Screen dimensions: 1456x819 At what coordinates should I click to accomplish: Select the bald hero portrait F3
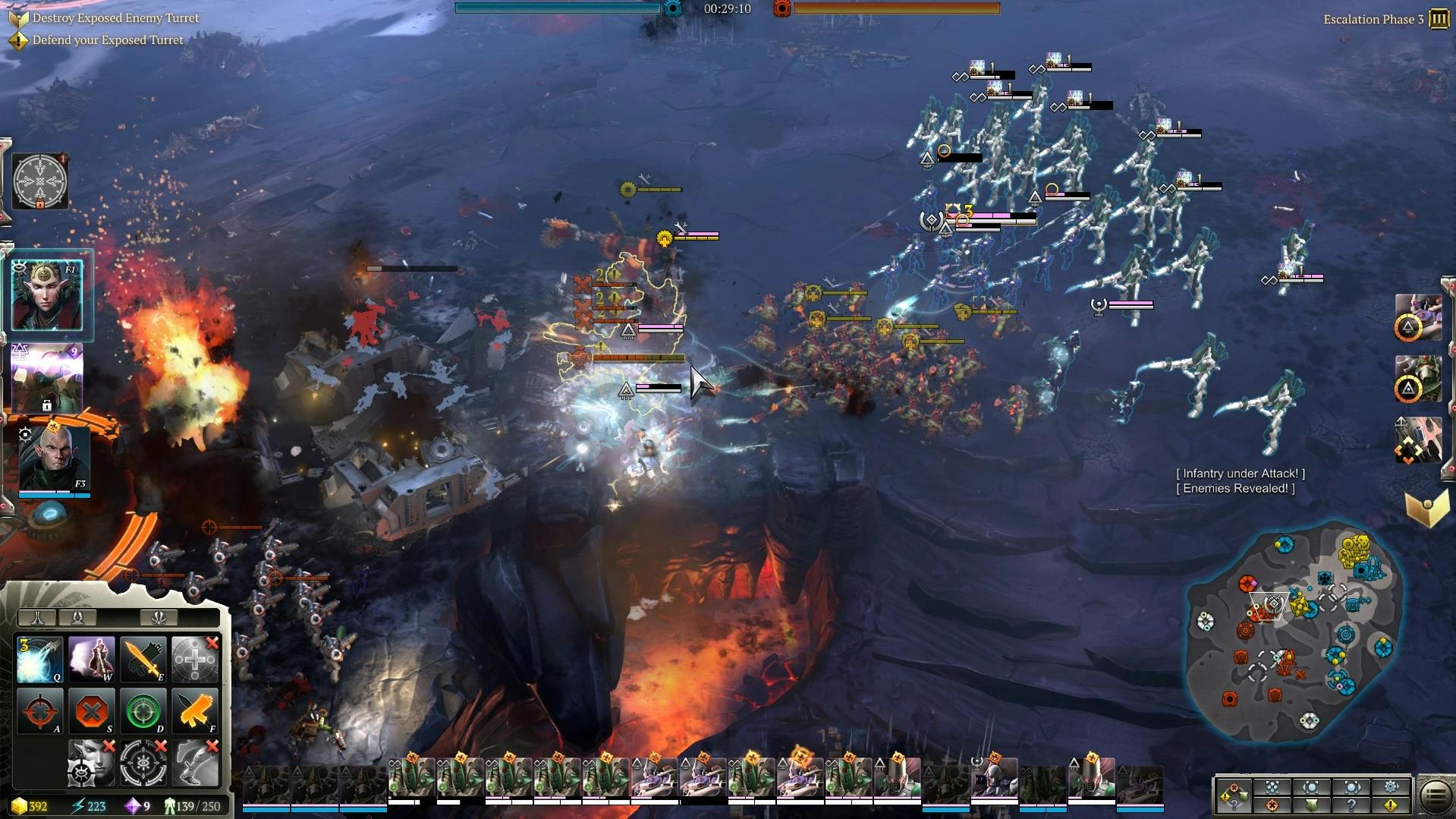coord(53,458)
